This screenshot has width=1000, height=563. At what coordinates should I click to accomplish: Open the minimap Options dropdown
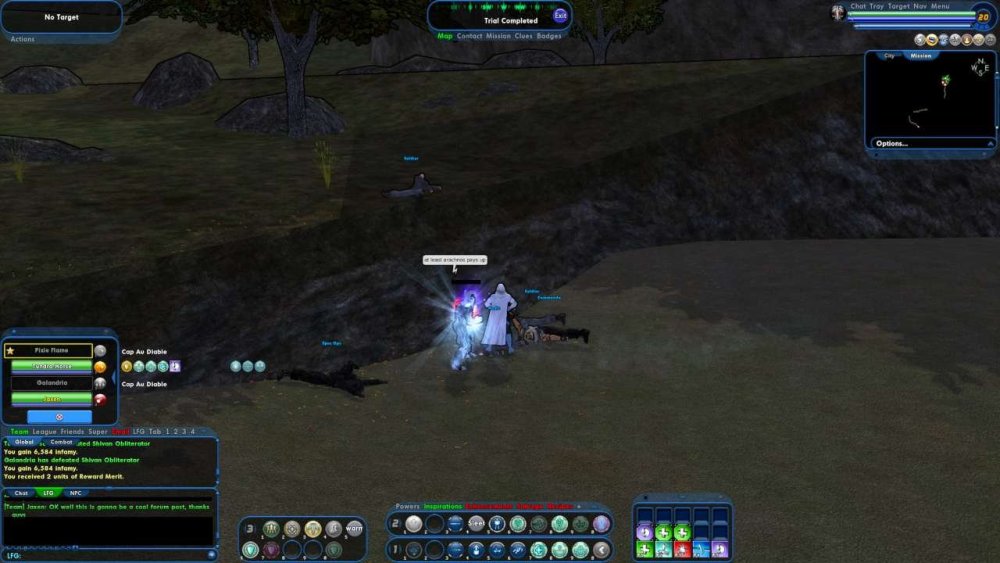pyautogui.click(x=892, y=143)
